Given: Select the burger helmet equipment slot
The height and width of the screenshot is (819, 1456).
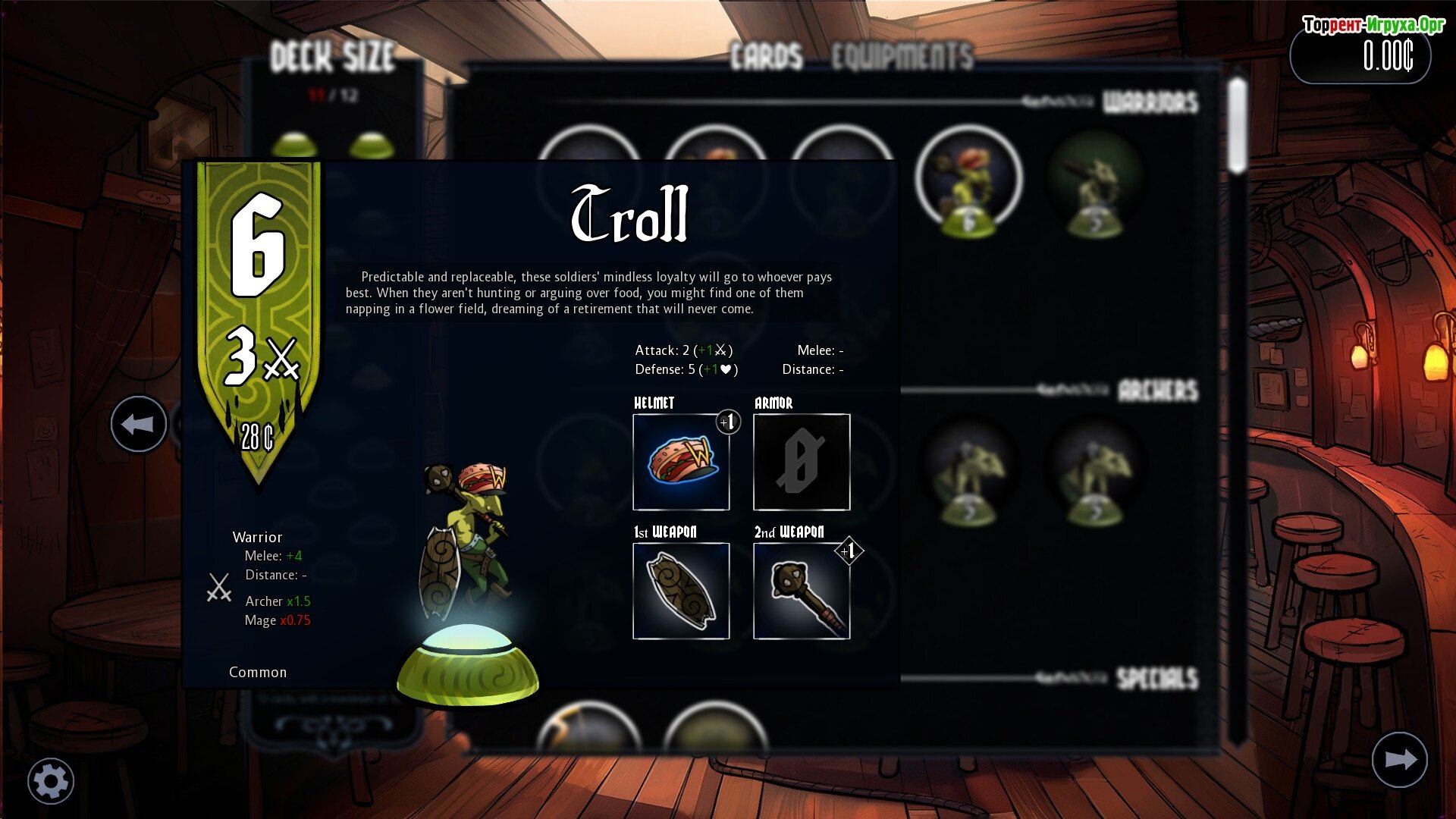Looking at the screenshot, I should tap(681, 462).
